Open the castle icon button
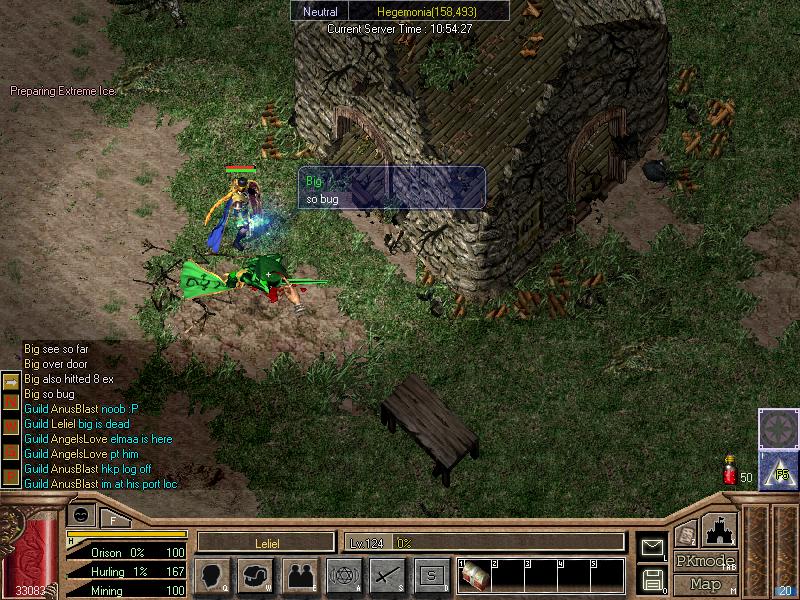 [x=720, y=529]
